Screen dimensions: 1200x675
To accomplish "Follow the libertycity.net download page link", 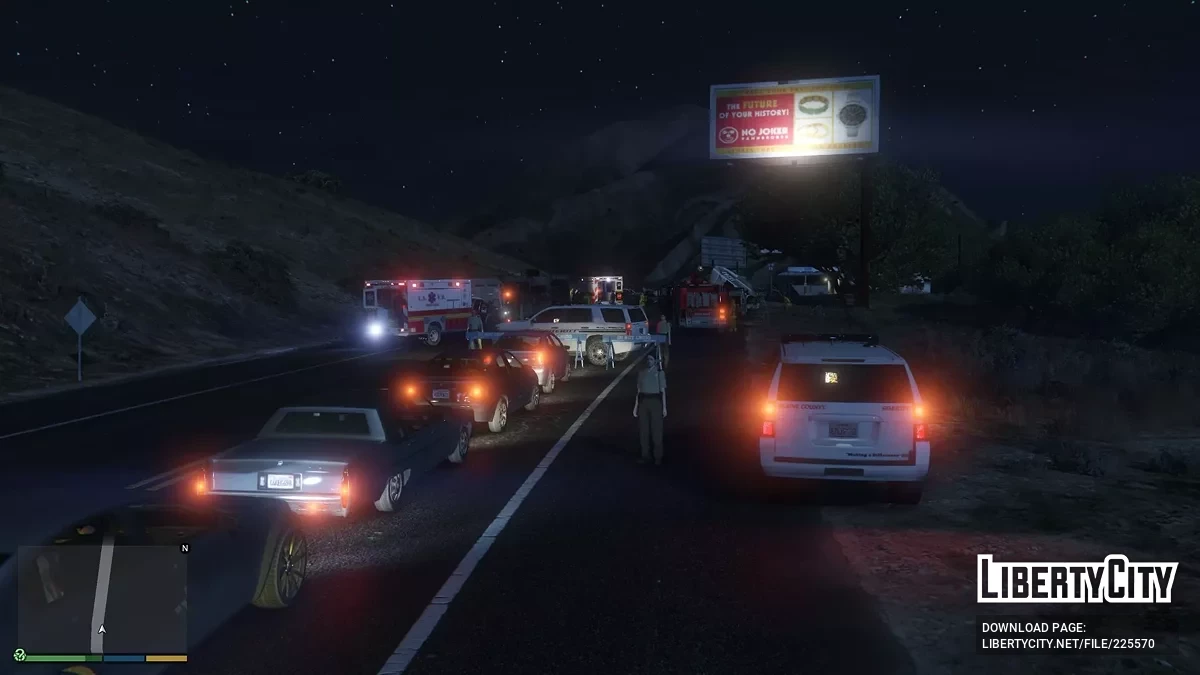I will click(x=1067, y=644).
